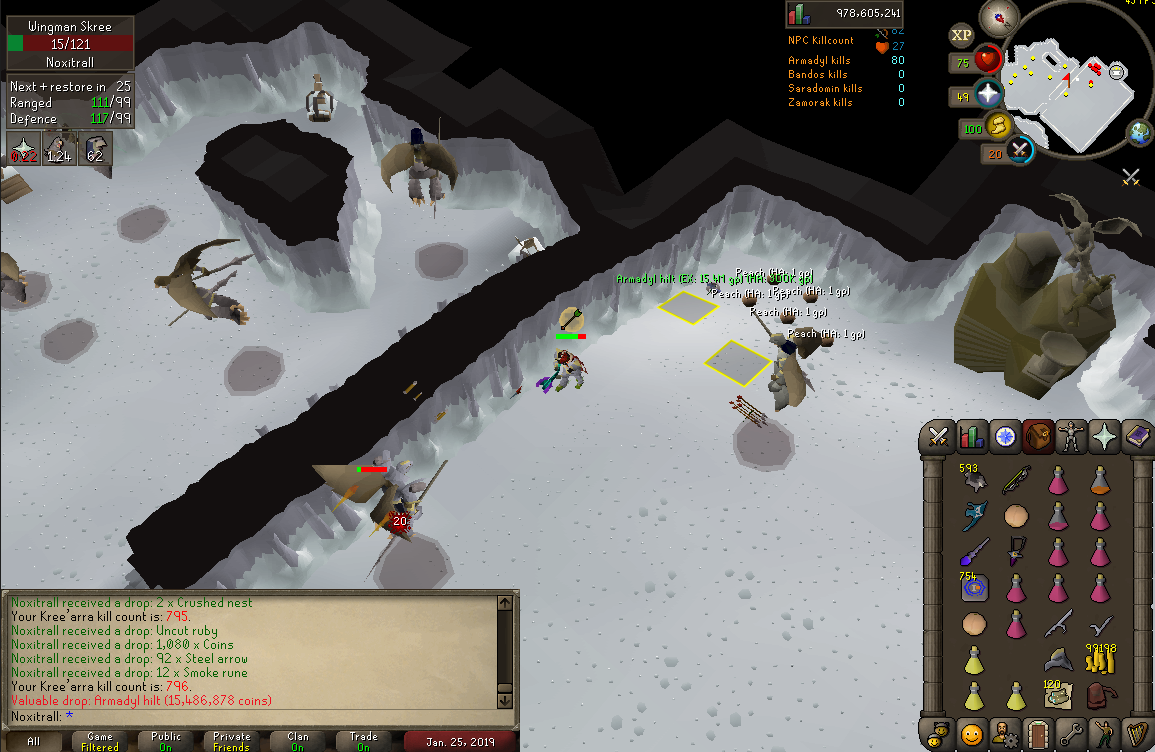1155x752 pixels.
Task: Open the Quest list tab
Action: point(1005,436)
